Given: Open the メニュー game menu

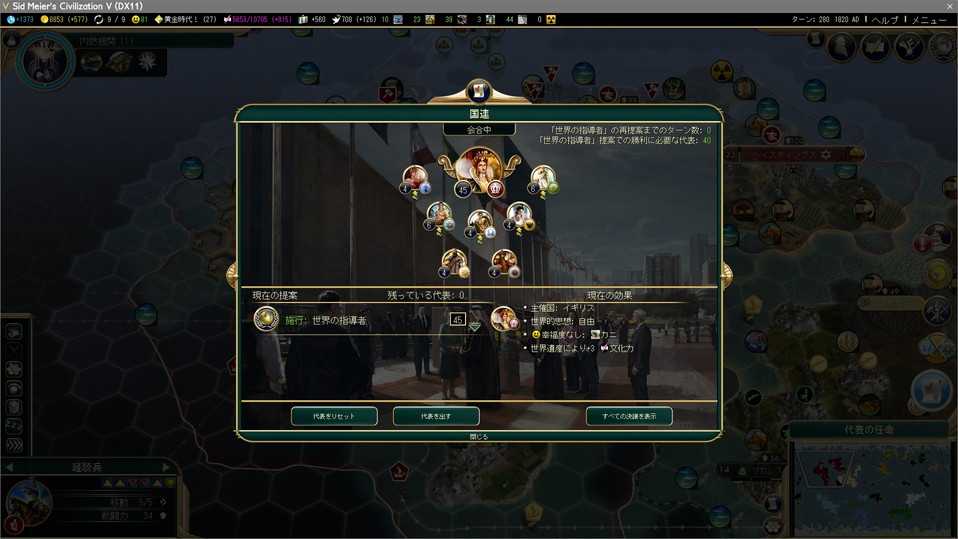Looking at the screenshot, I should coord(928,20).
